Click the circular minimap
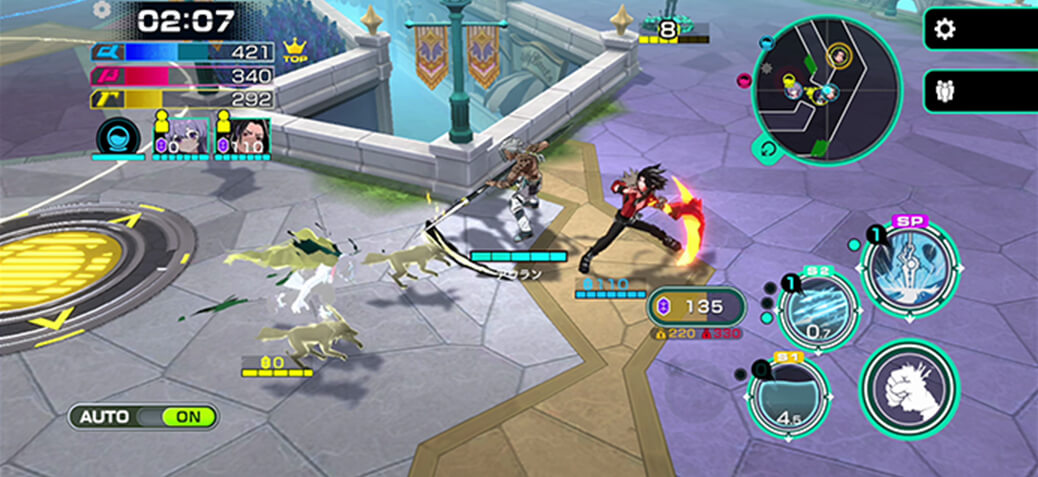 (826, 88)
